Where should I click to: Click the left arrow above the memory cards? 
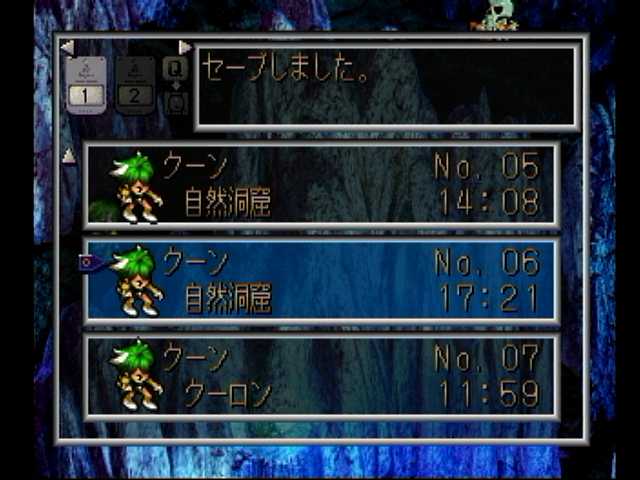pos(67,47)
